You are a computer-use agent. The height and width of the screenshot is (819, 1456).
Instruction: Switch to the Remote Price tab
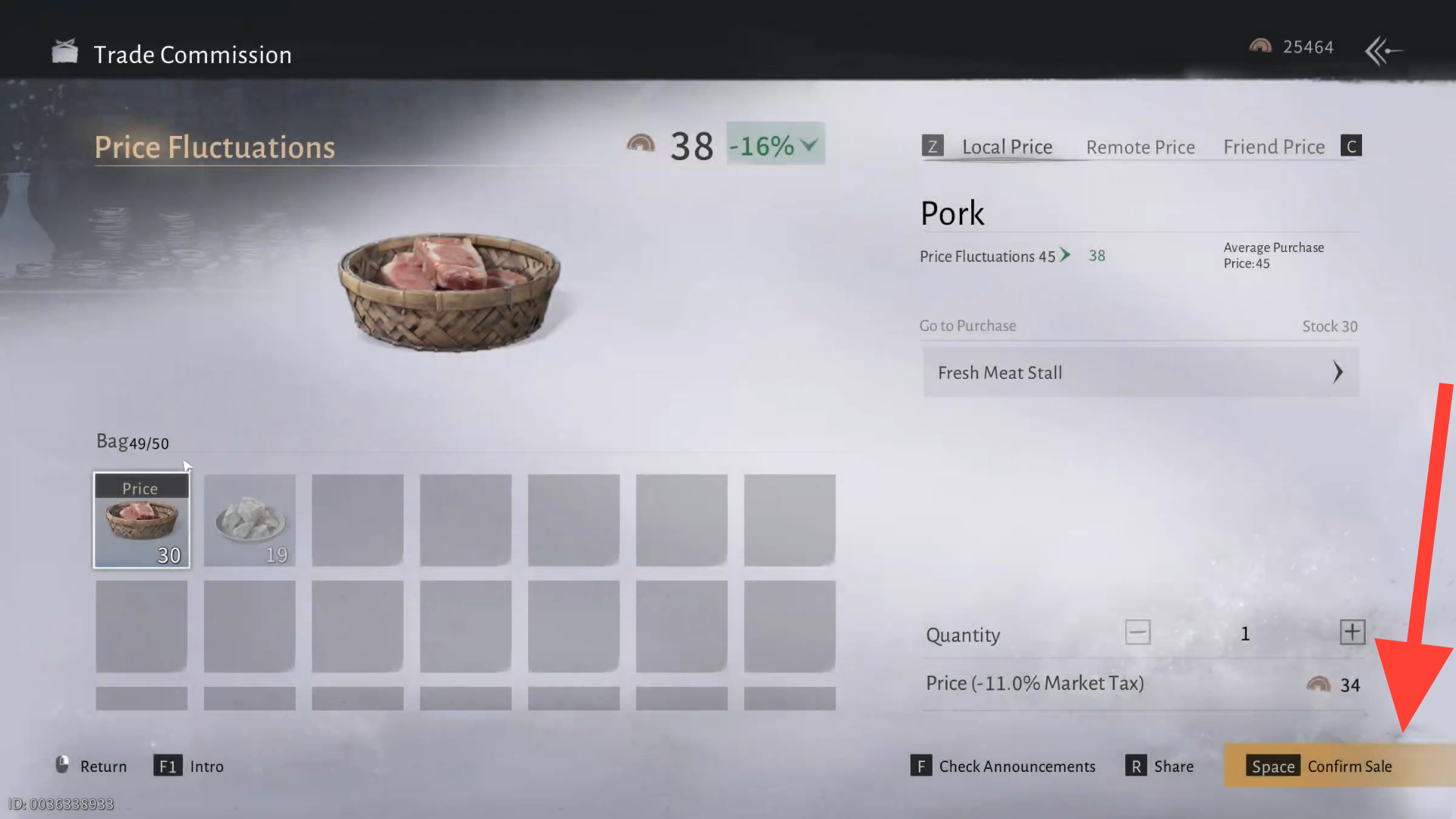coord(1140,147)
